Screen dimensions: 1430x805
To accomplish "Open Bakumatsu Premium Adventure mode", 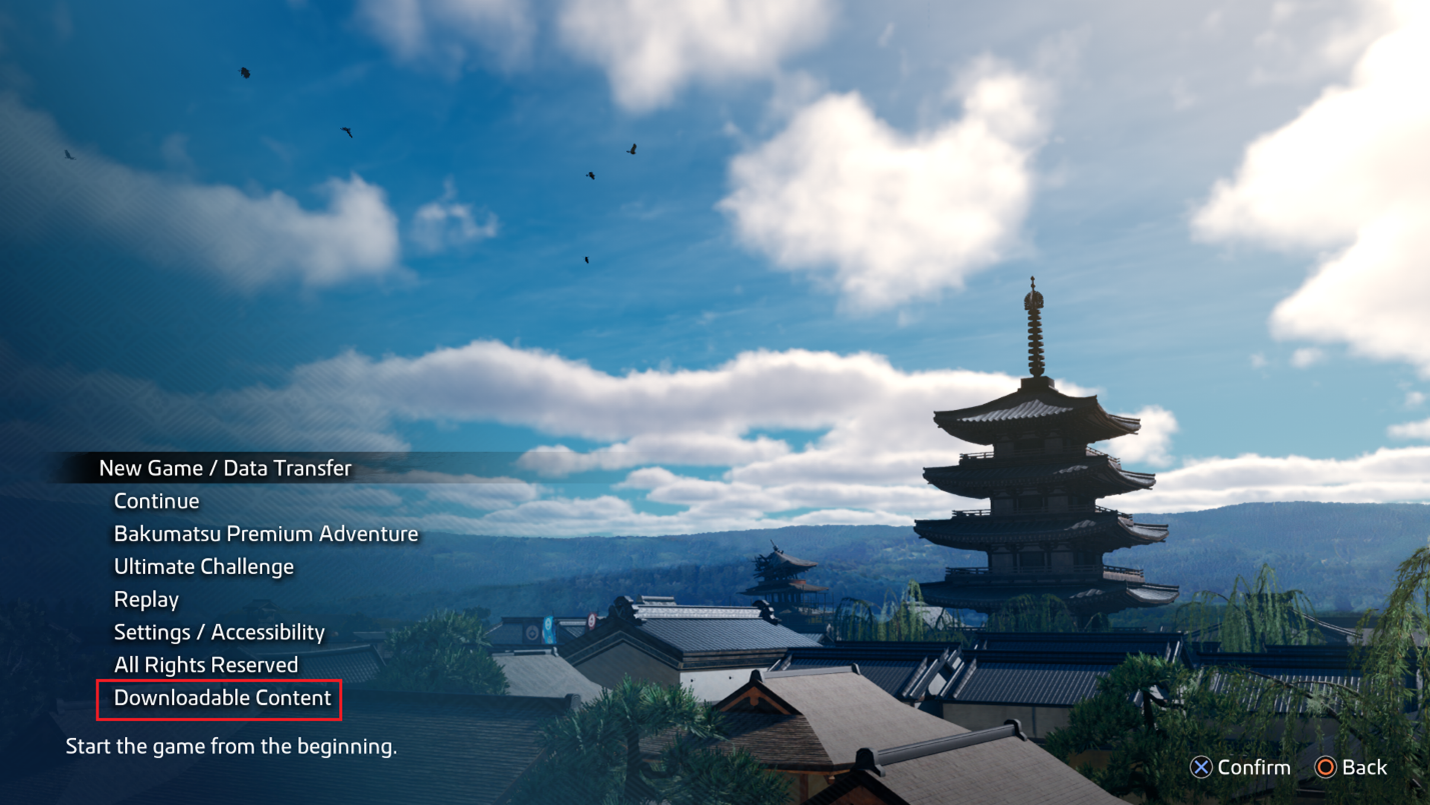I will [266, 534].
